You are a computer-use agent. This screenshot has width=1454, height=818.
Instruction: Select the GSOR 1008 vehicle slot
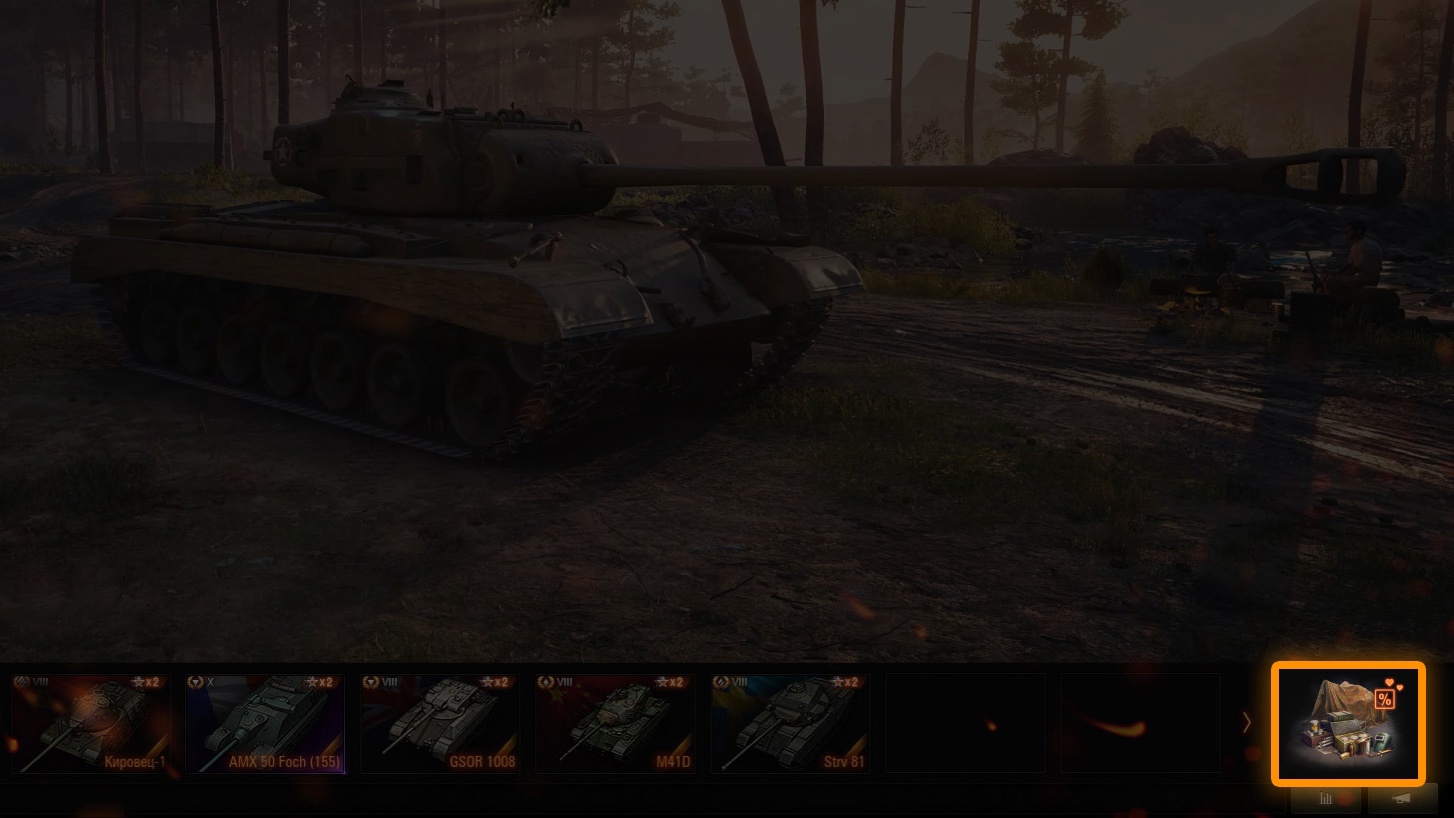tap(440, 723)
